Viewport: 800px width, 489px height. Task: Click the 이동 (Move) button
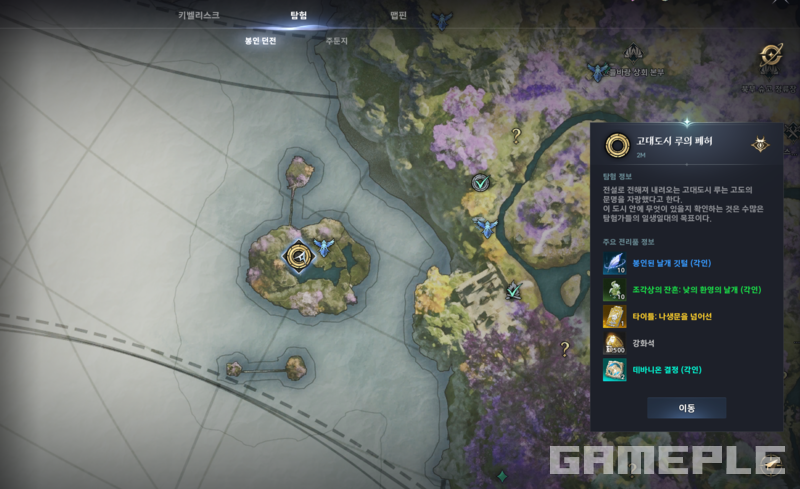pos(686,408)
